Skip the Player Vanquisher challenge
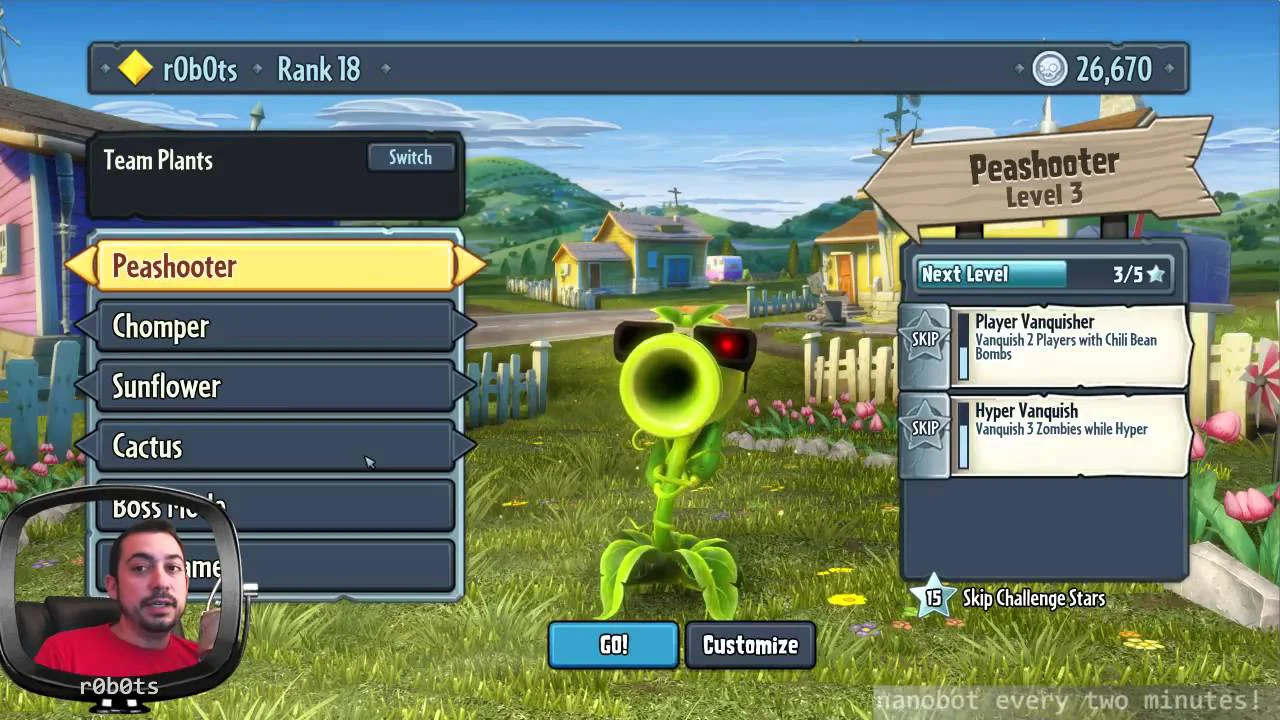 pos(925,340)
